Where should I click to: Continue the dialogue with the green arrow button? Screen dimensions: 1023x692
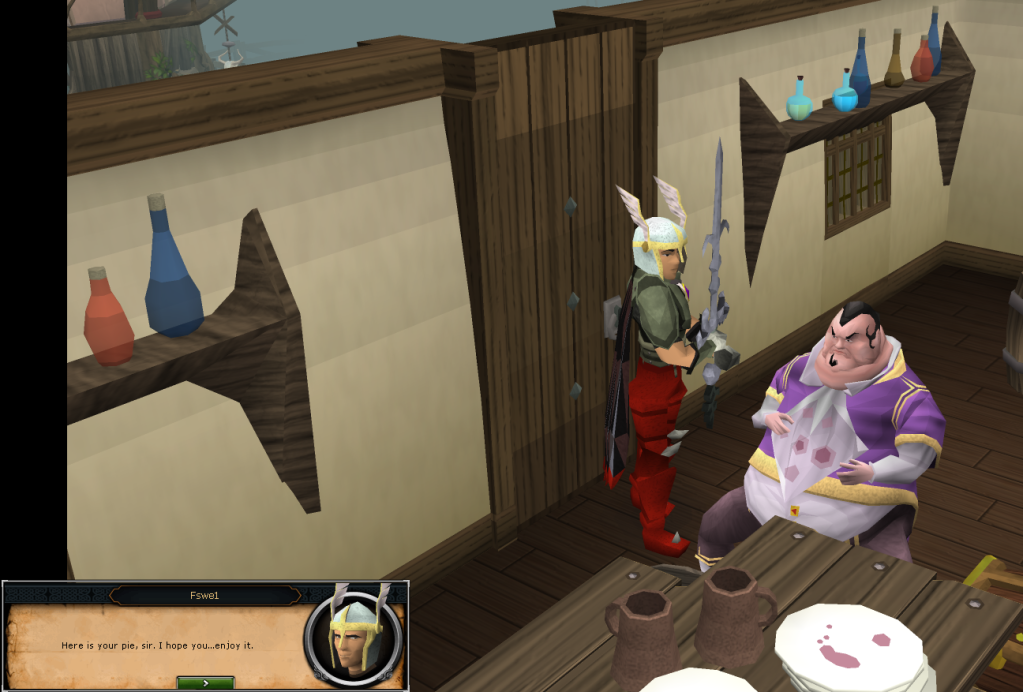(x=205, y=682)
